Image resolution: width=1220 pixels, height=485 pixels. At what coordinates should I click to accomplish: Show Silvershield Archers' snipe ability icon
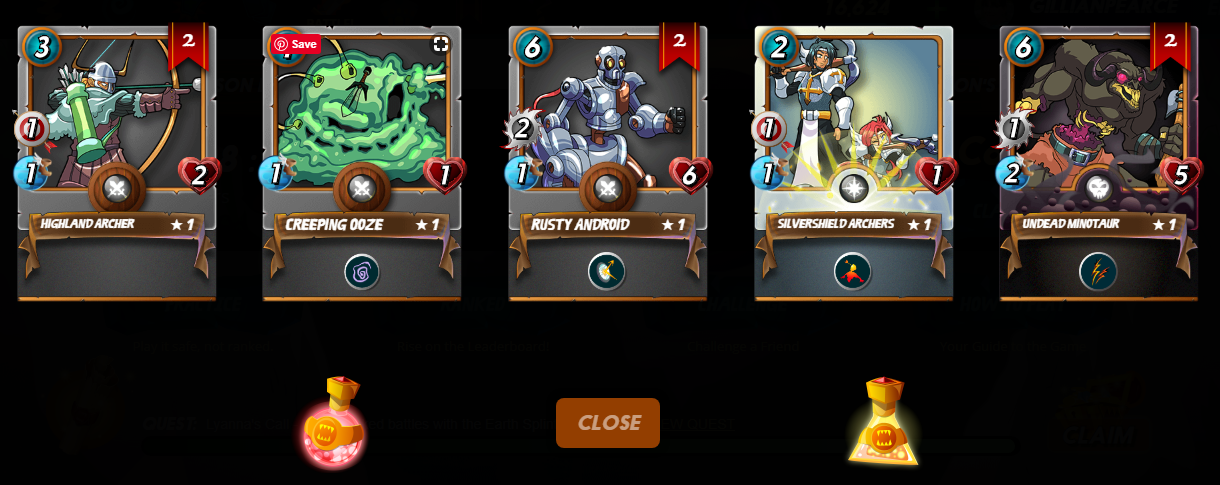click(852, 271)
